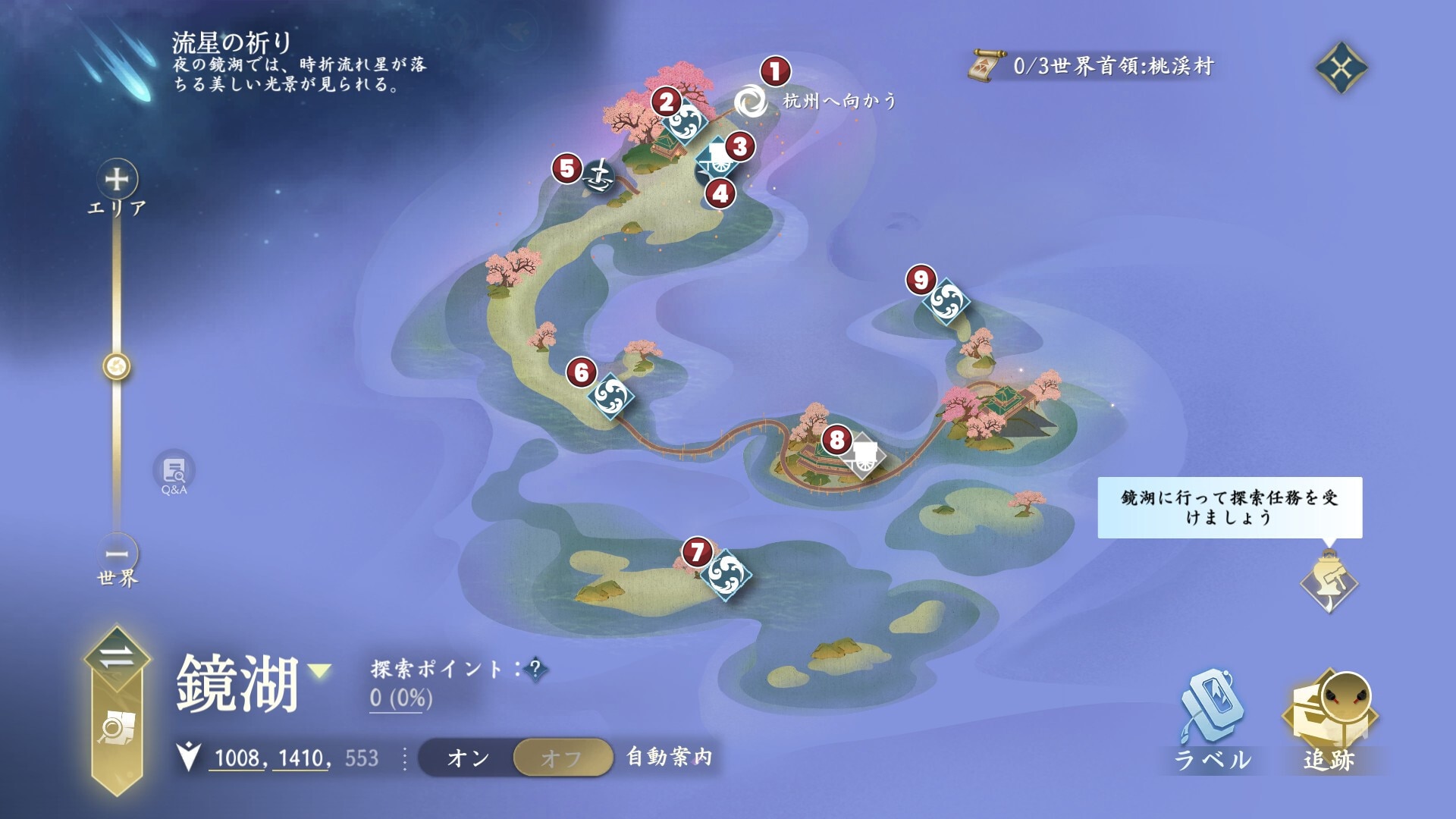Click the zoom slider's golden handle

click(x=117, y=367)
